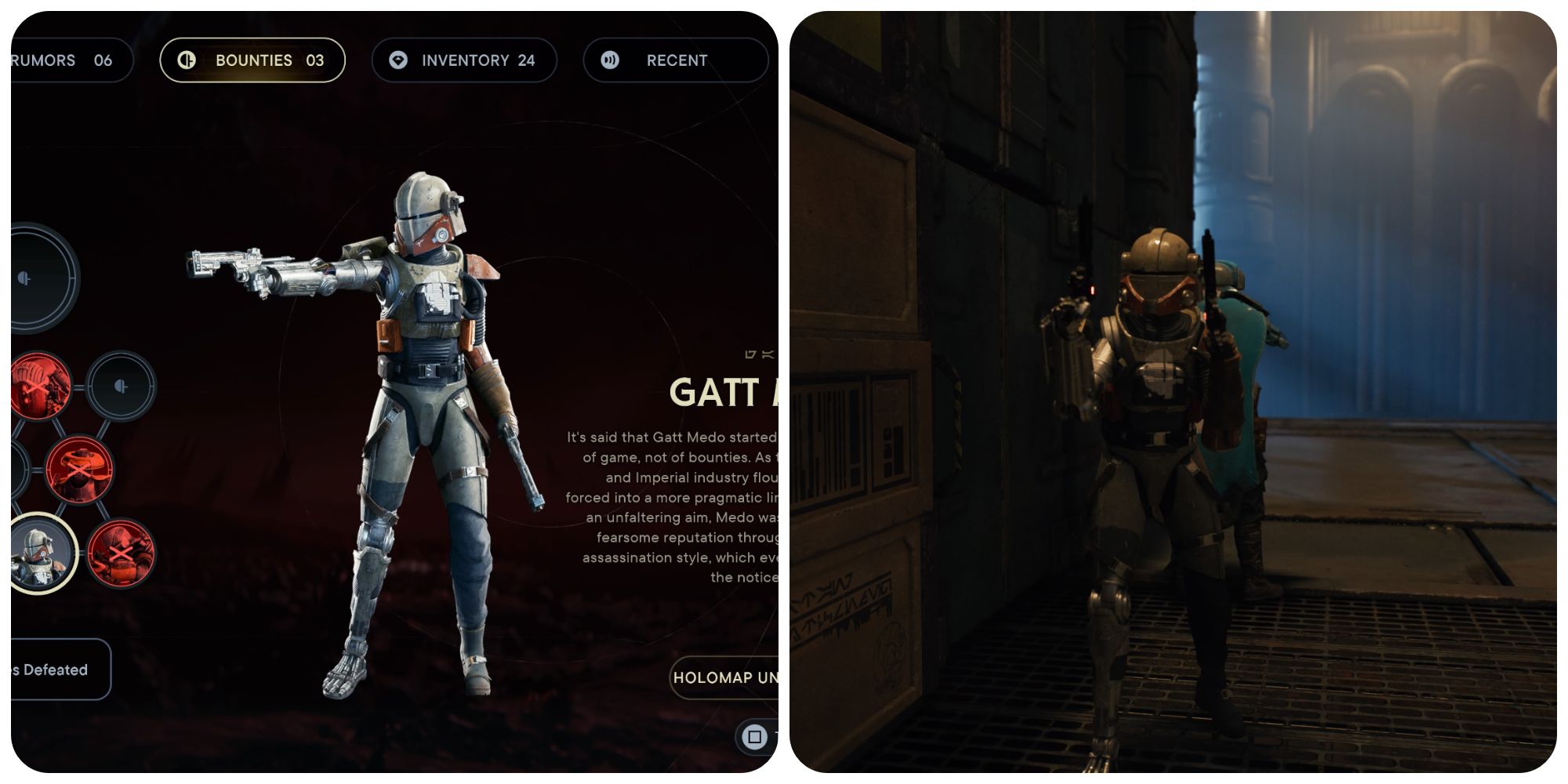
Task: Show the Recent tab
Action: pyautogui.click(x=674, y=60)
